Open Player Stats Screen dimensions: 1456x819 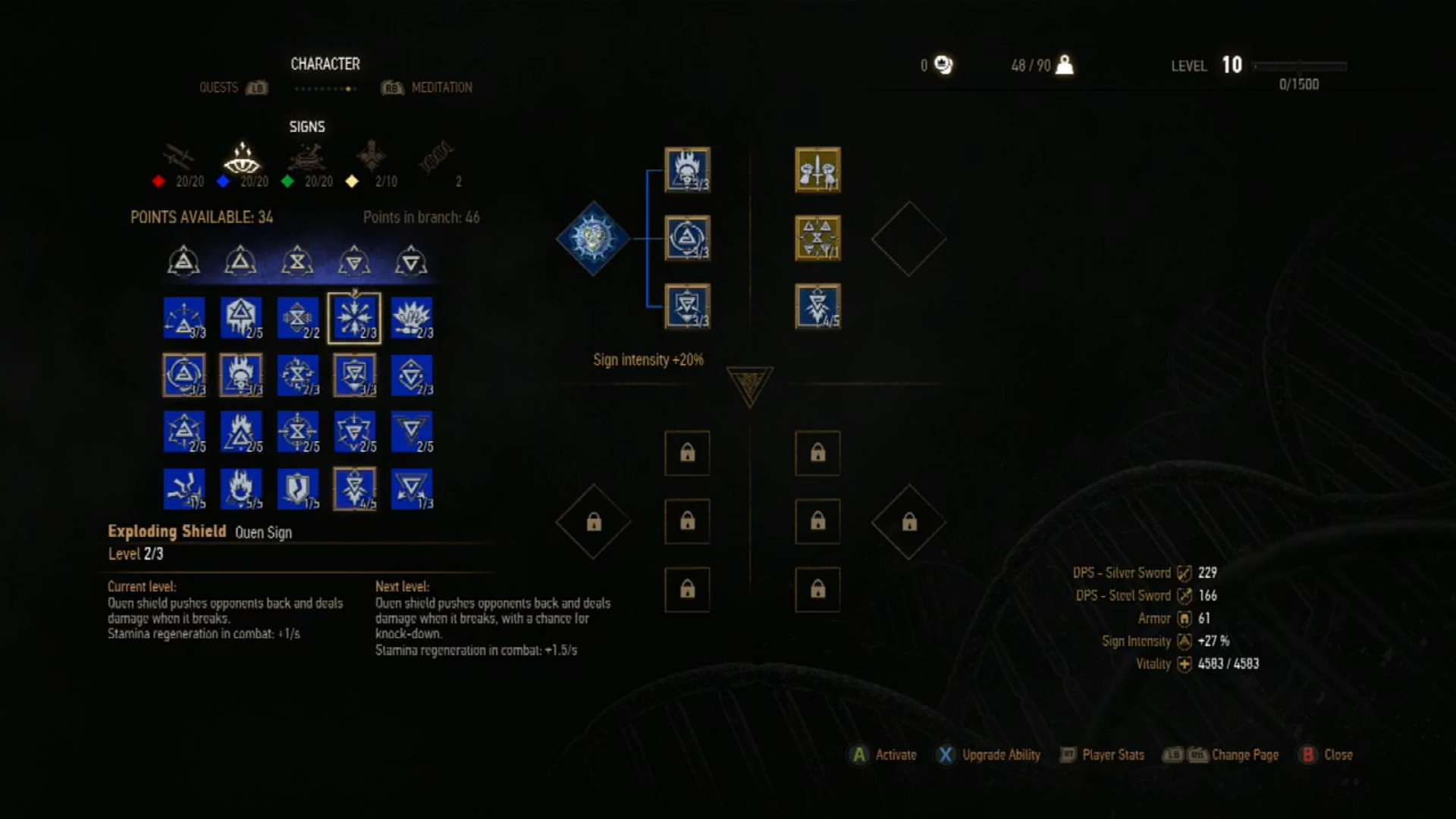coord(1102,755)
